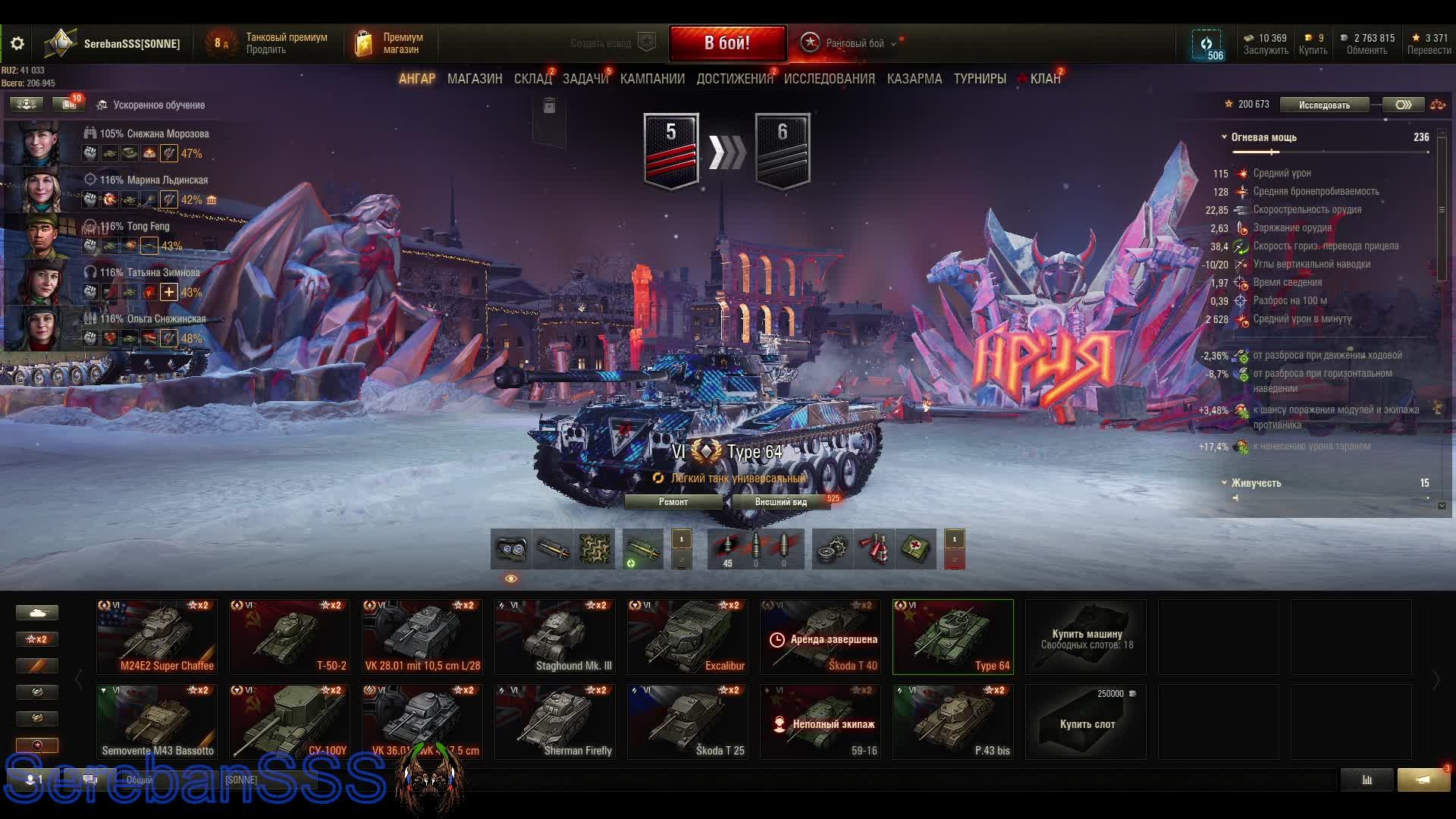1456x819 pixels.
Task: Open the КЛАН tab
Action: point(1044,79)
